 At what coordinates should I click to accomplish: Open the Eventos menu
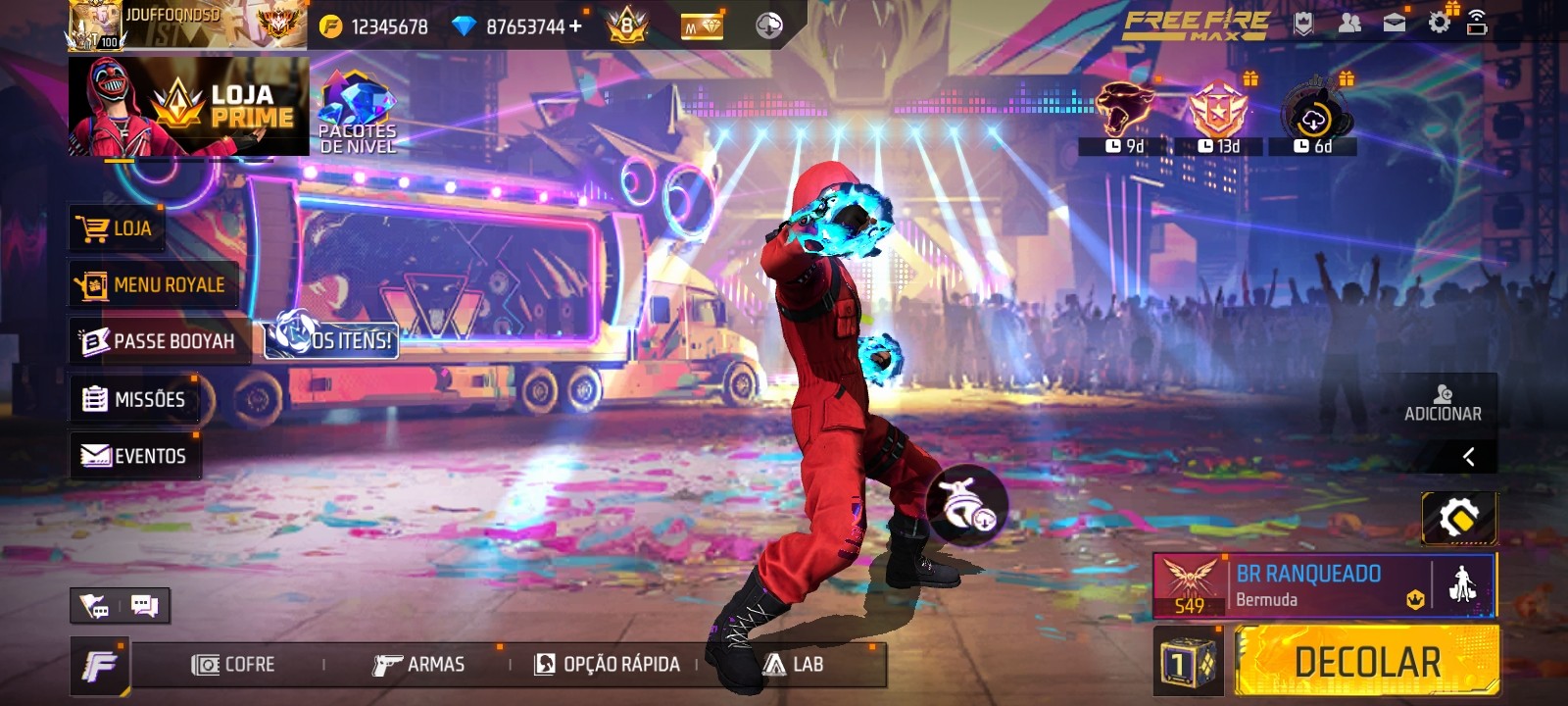click(134, 456)
